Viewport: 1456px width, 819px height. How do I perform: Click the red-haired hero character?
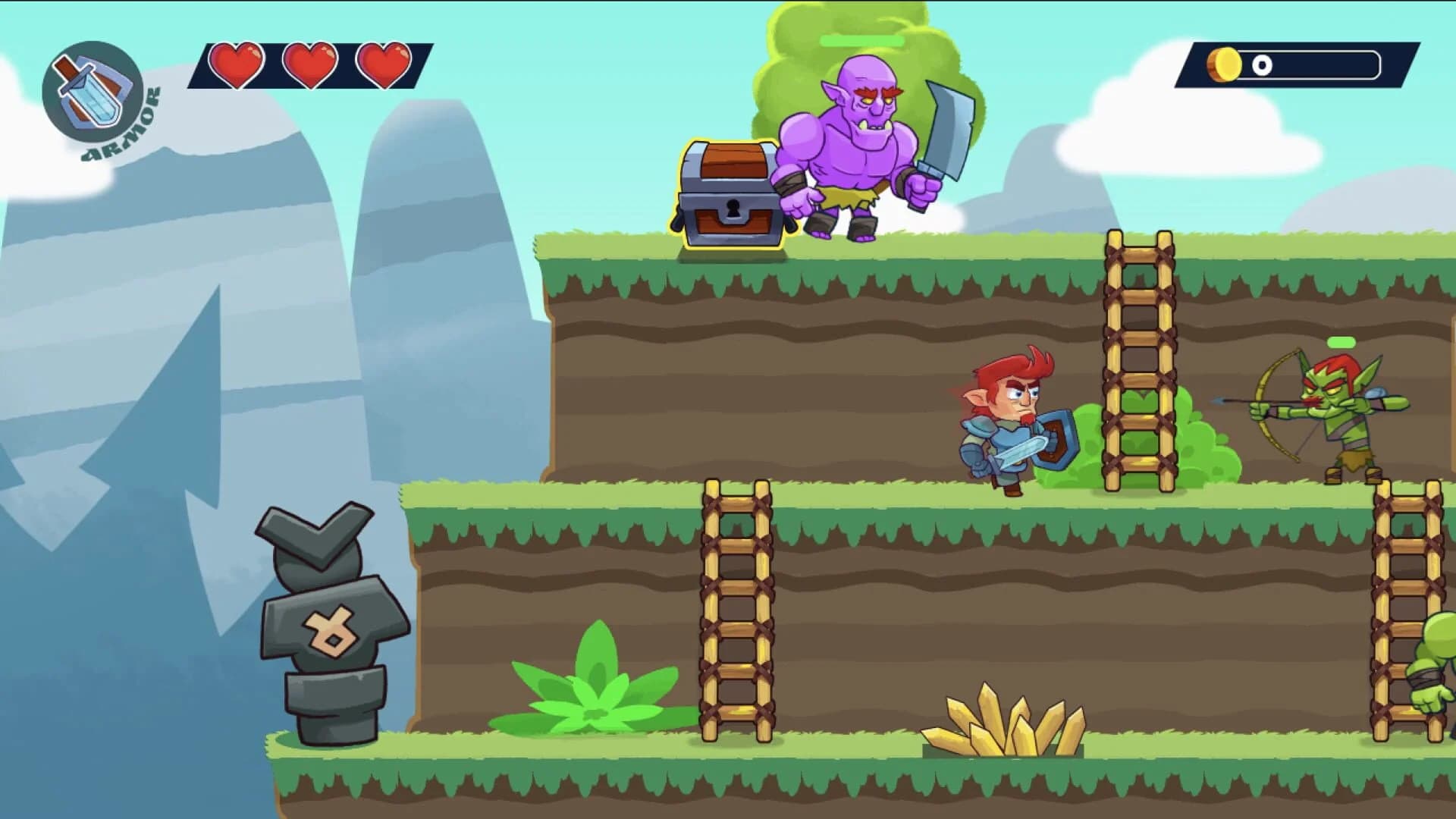tap(1012, 421)
